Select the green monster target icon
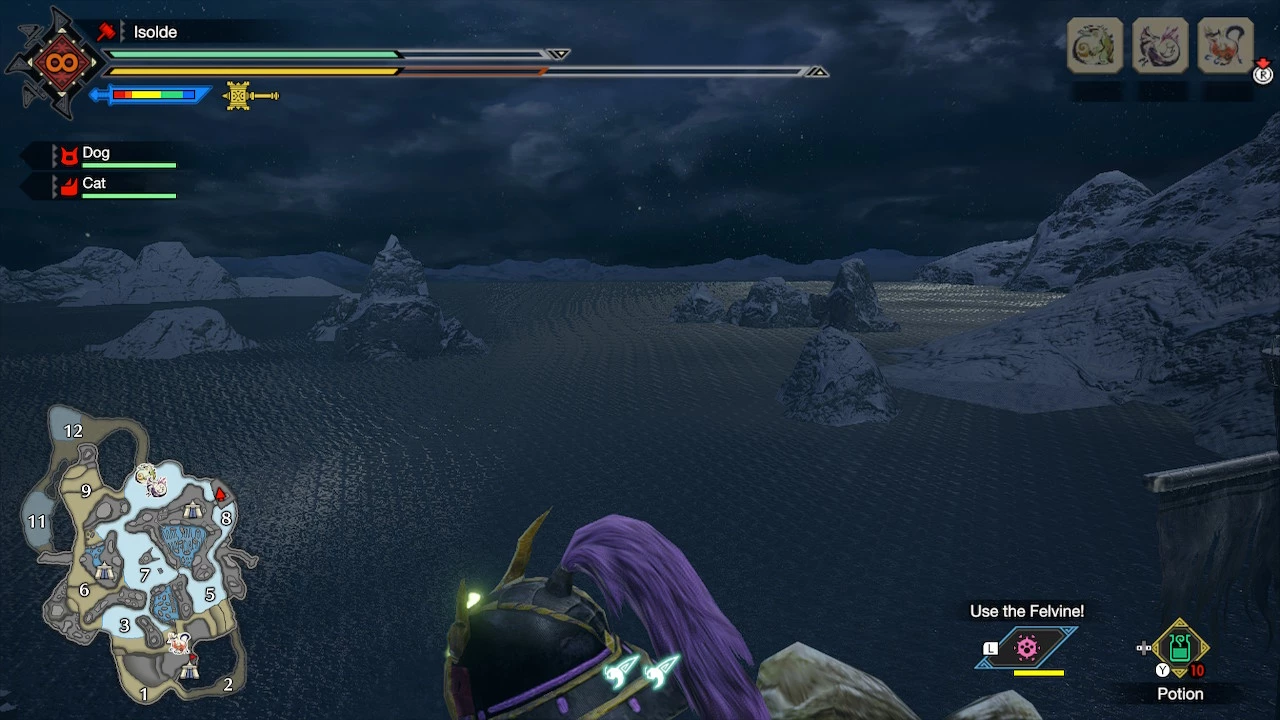 coord(1095,45)
